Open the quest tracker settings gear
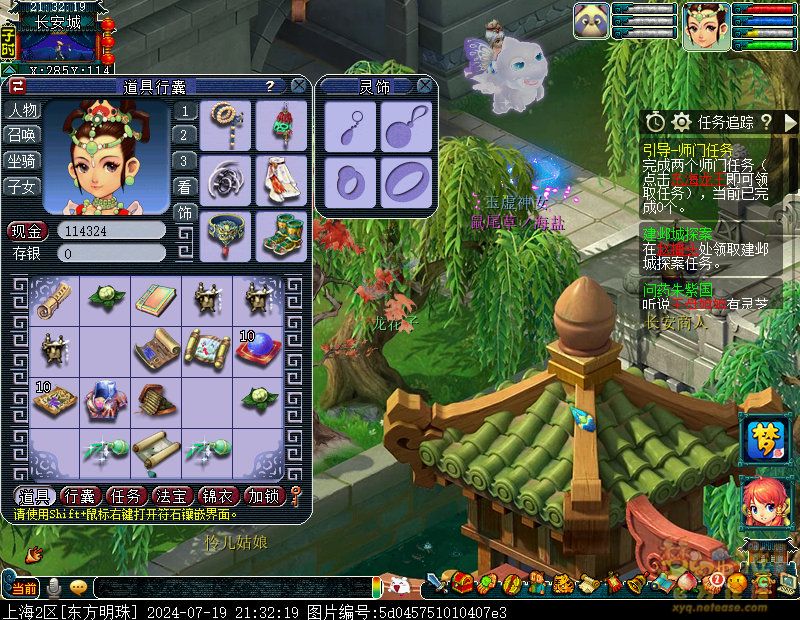The height and width of the screenshot is (620, 800). click(682, 122)
